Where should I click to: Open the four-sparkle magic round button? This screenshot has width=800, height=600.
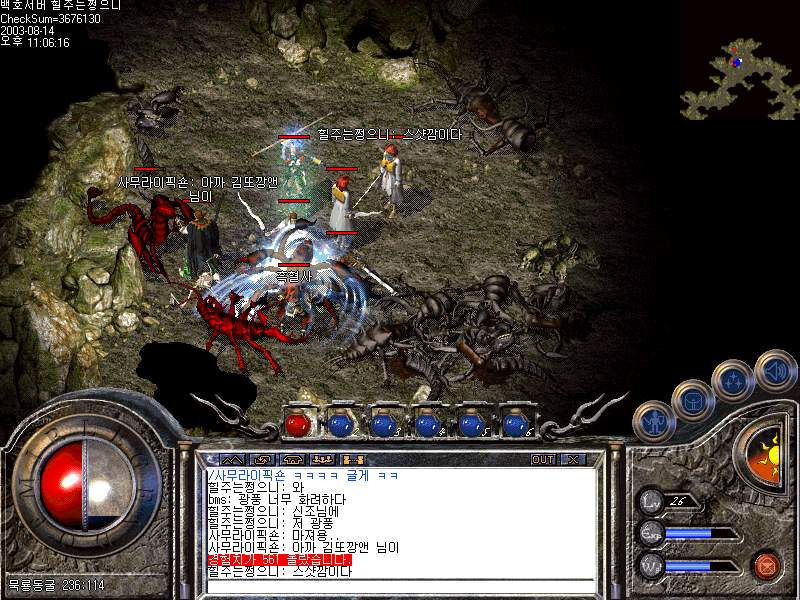733,379
